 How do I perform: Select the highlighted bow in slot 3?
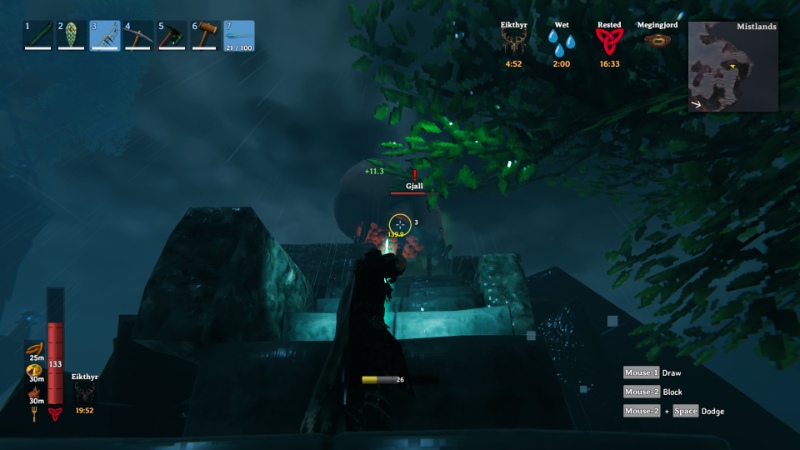coord(105,35)
